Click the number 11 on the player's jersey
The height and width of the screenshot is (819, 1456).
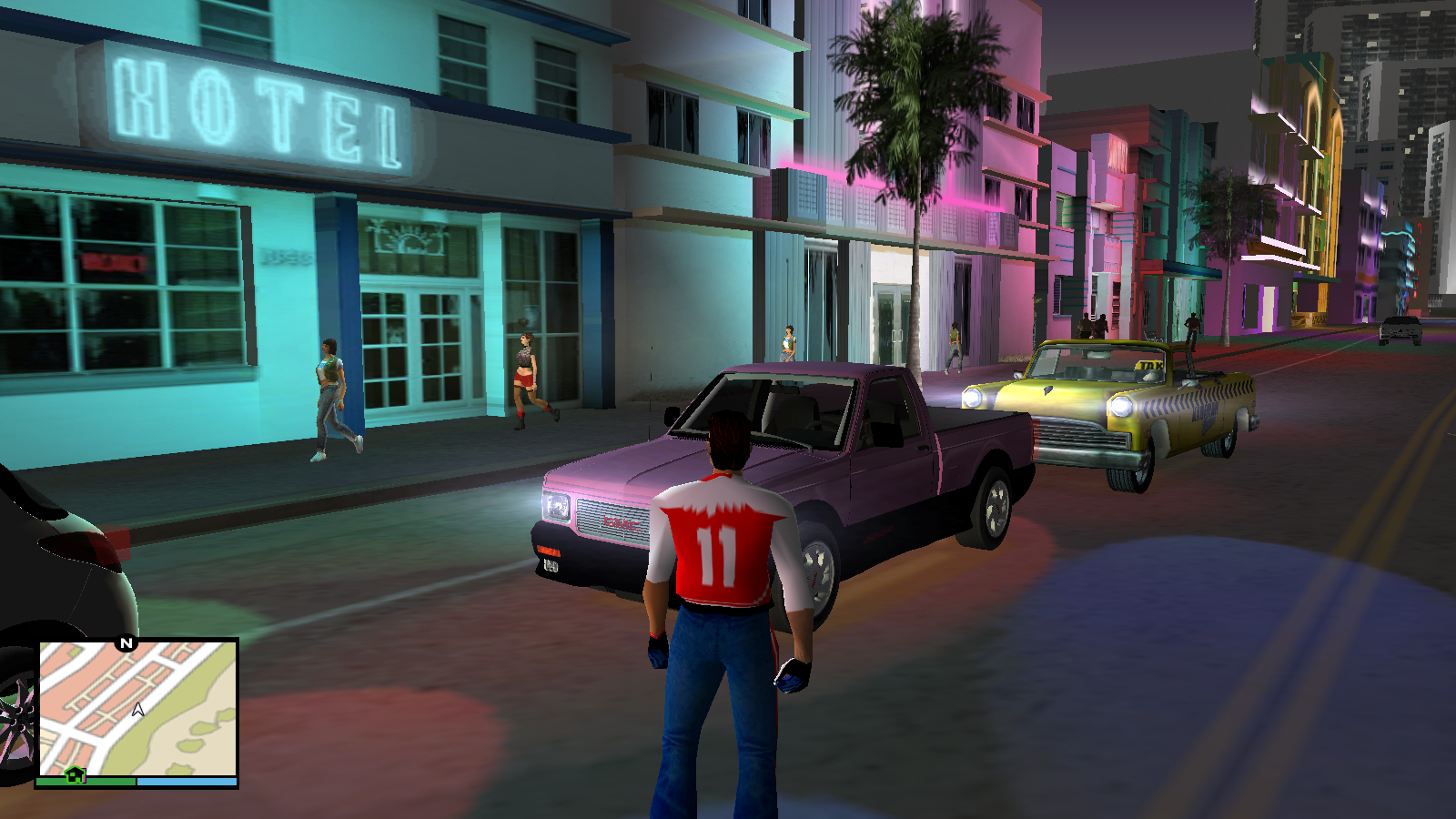(x=715, y=555)
